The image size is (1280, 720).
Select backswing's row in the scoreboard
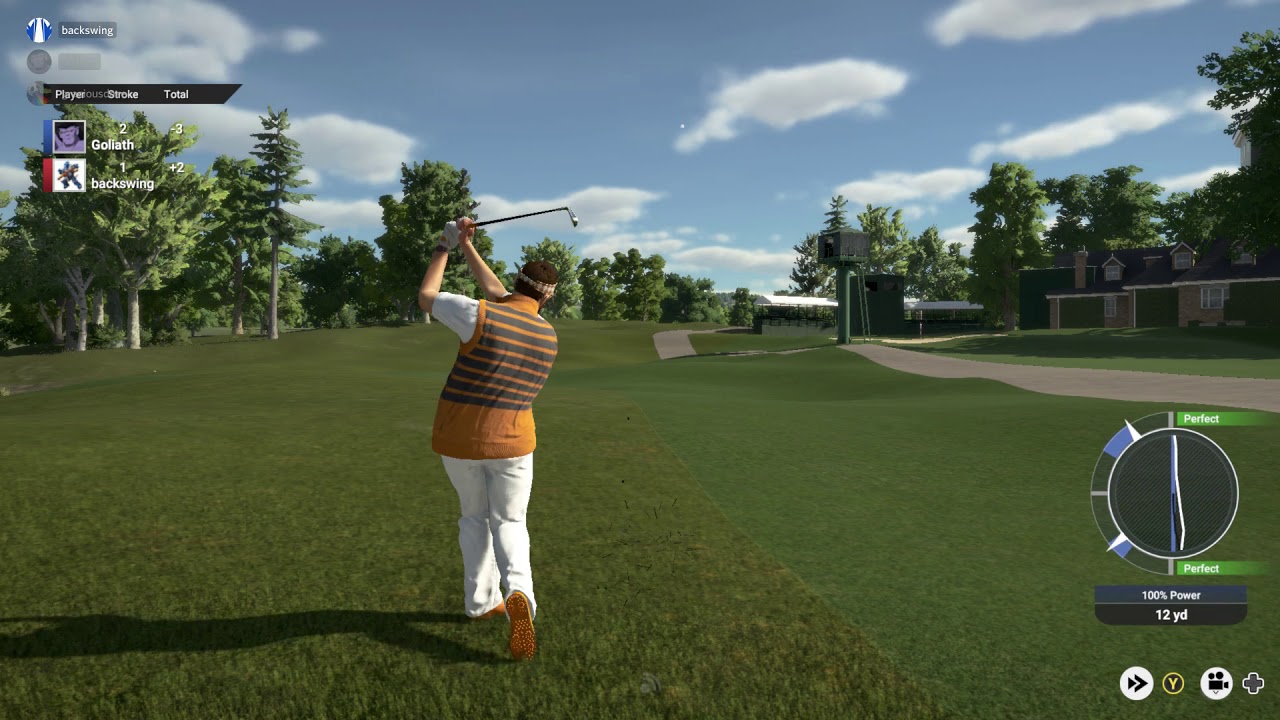[120, 175]
